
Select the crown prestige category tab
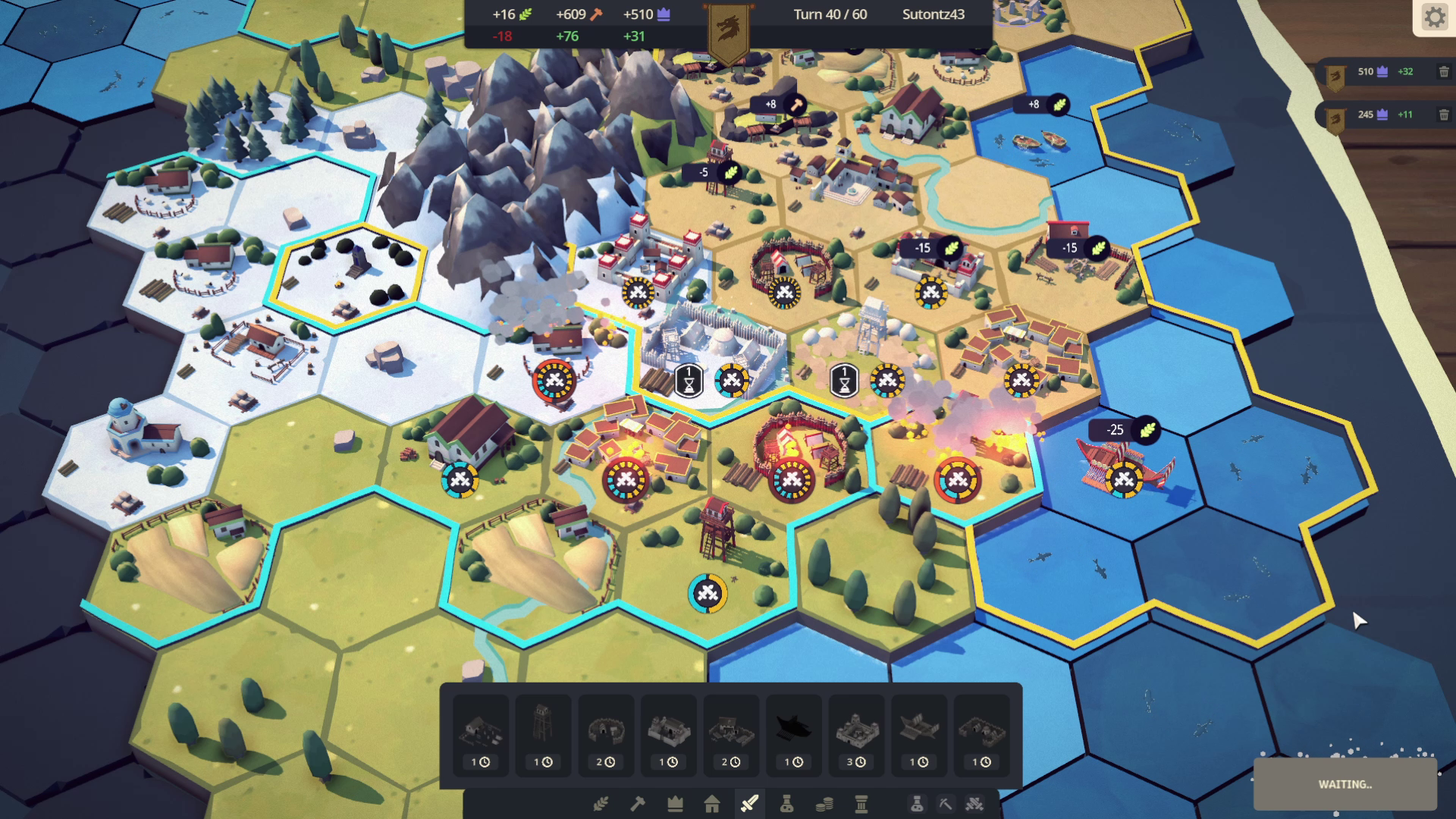click(x=675, y=804)
